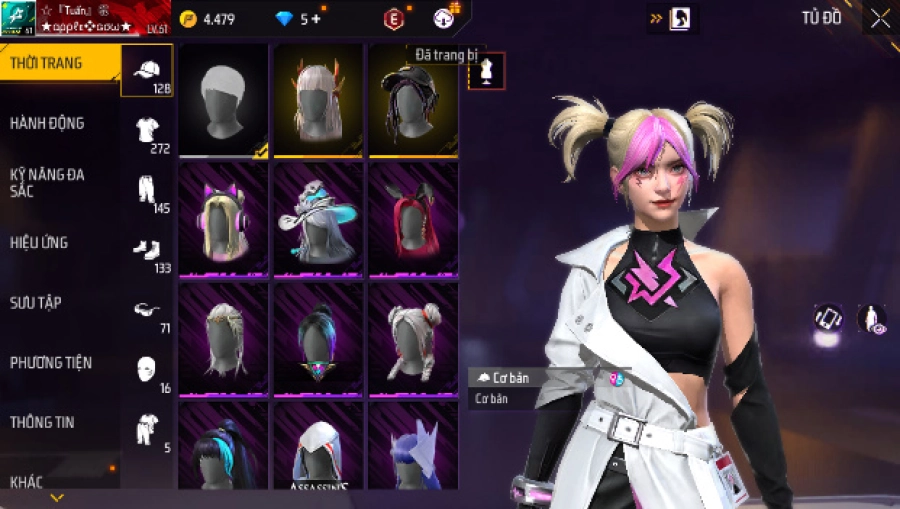Select the cap headwear subcategory icon
Screen dimensions: 900x509
click(147, 71)
